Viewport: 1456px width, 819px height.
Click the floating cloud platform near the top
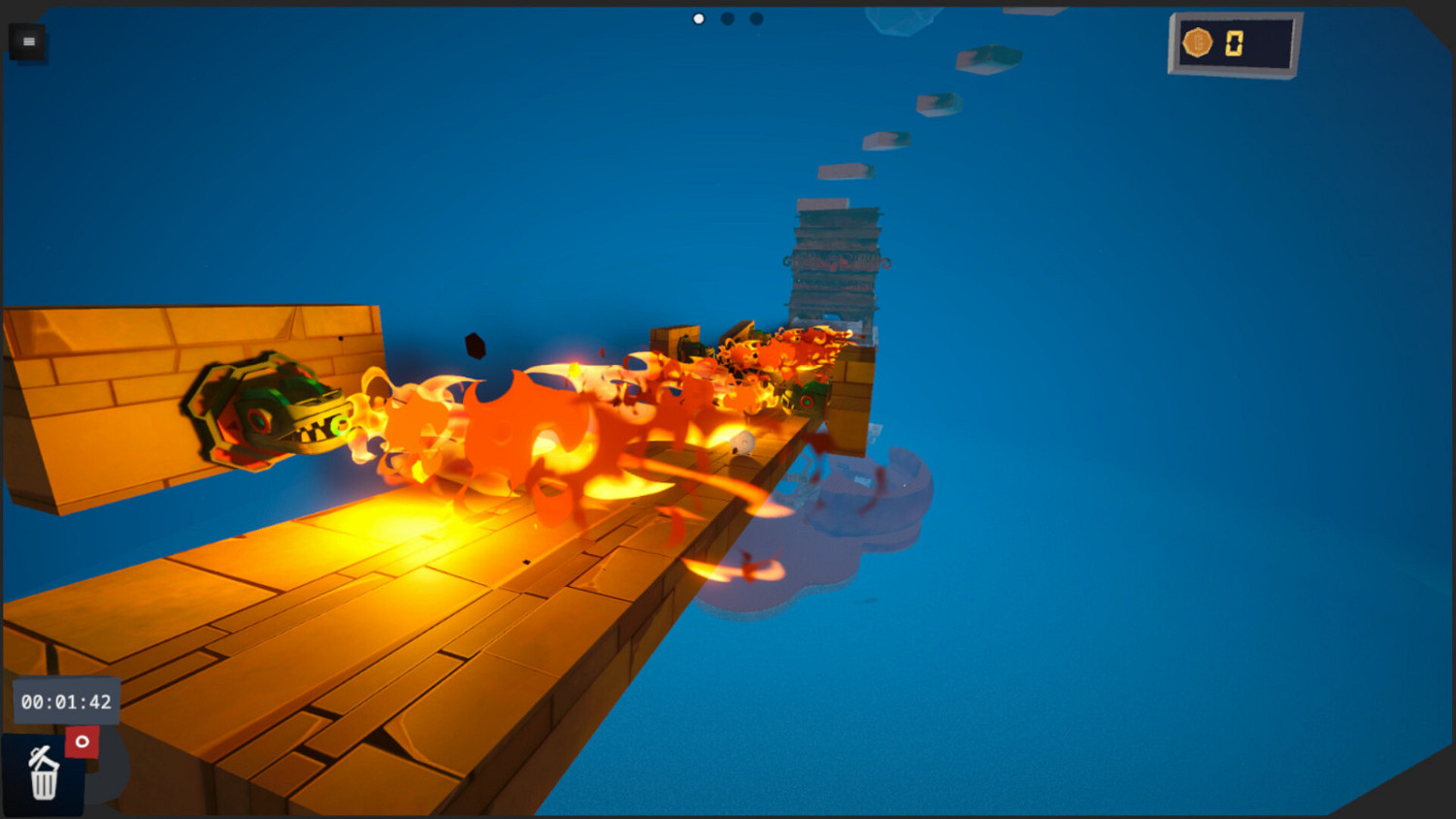pos(903,19)
